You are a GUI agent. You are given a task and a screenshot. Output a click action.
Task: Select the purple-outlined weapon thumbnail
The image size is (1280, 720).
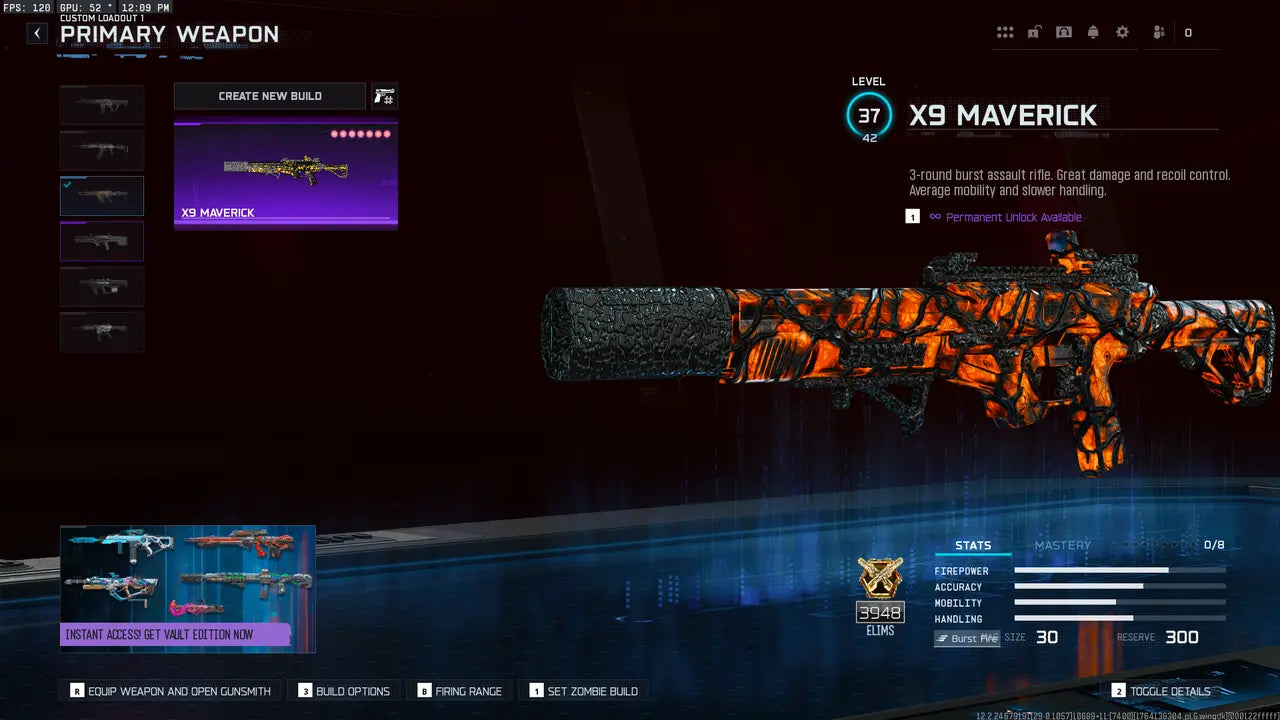102,241
